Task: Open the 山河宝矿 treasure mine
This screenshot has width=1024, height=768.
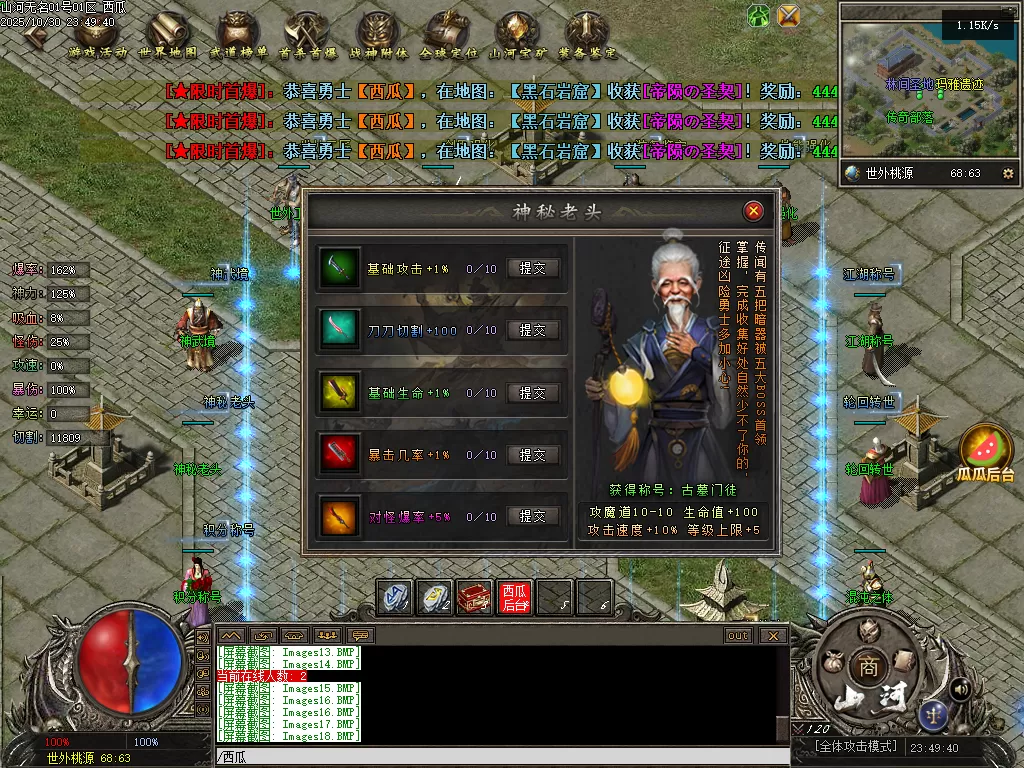Action: point(517,33)
